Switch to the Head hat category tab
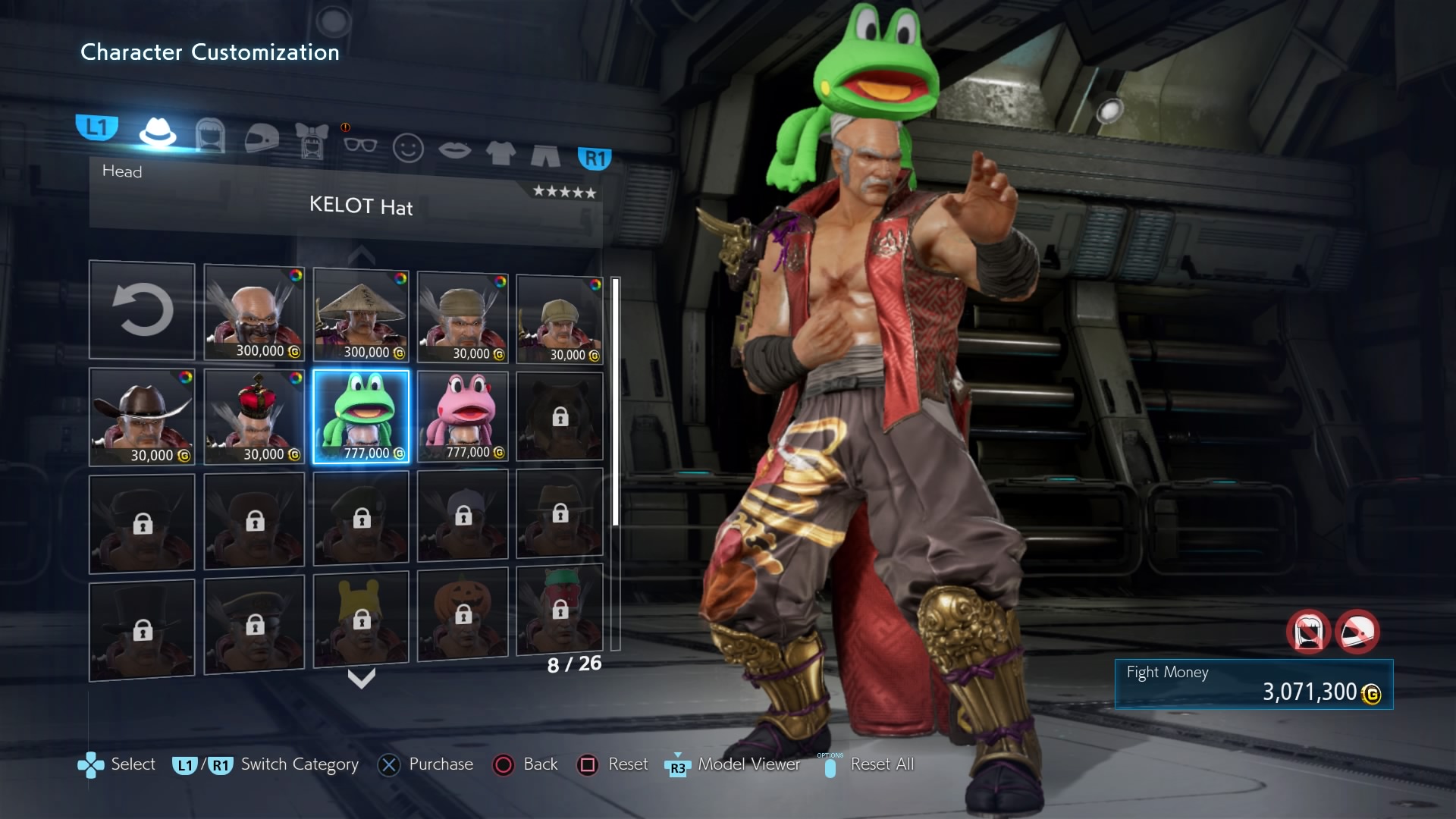 [158, 133]
